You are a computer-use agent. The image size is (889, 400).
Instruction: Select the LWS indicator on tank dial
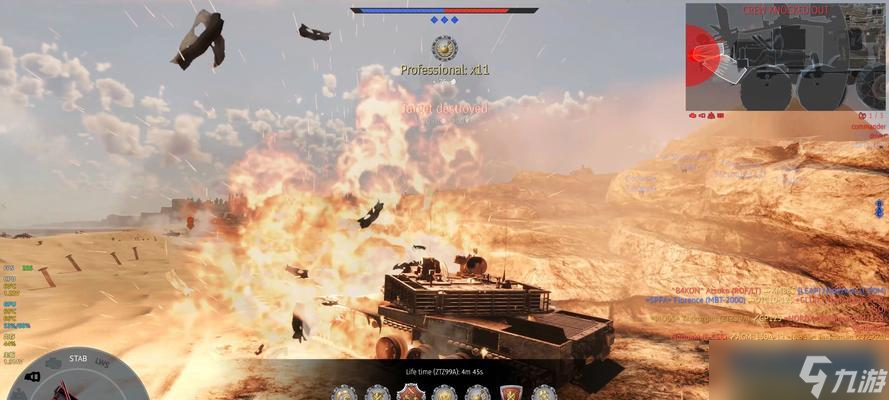(x=102, y=364)
